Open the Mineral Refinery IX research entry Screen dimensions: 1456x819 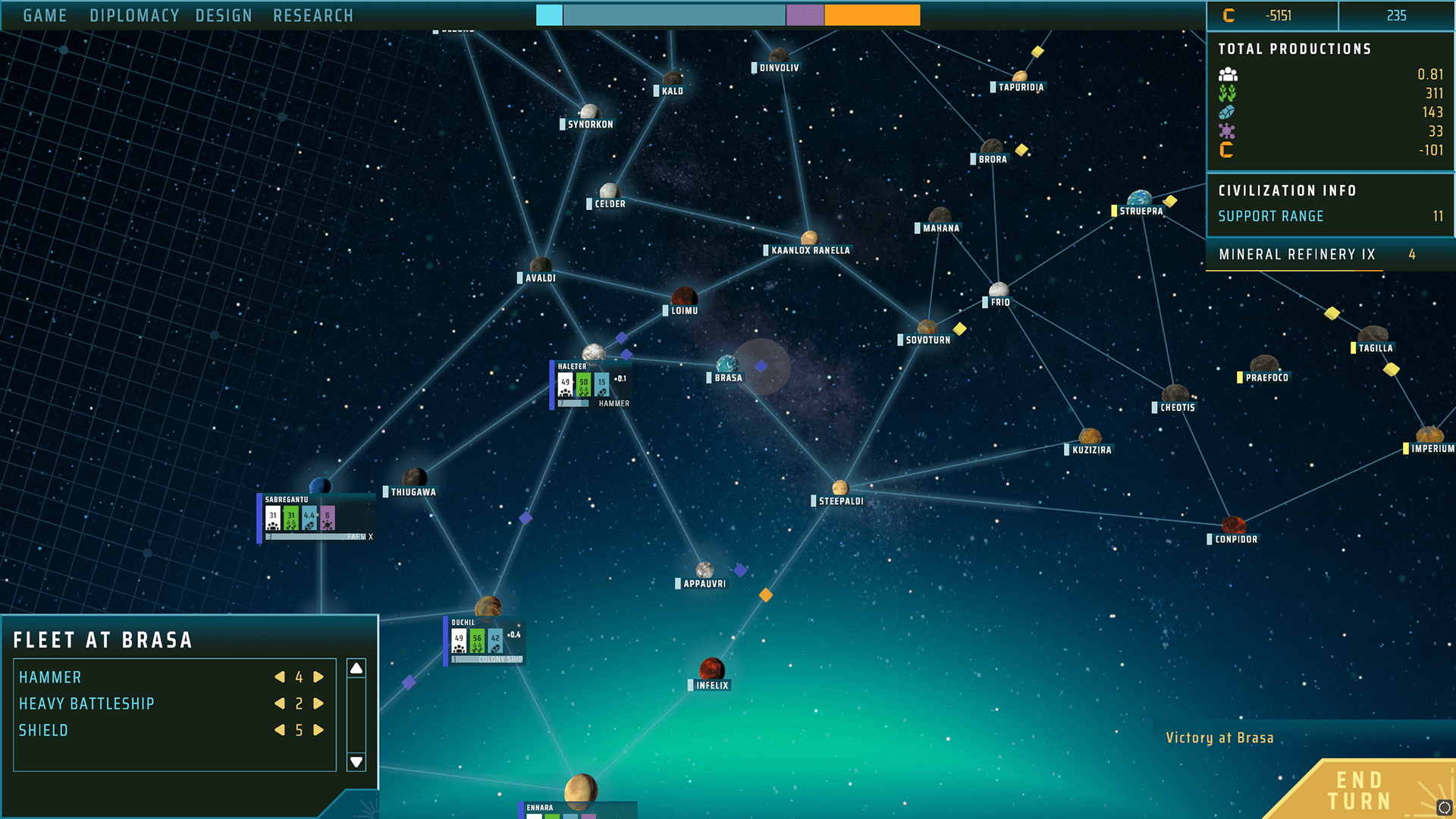click(1297, 255)
